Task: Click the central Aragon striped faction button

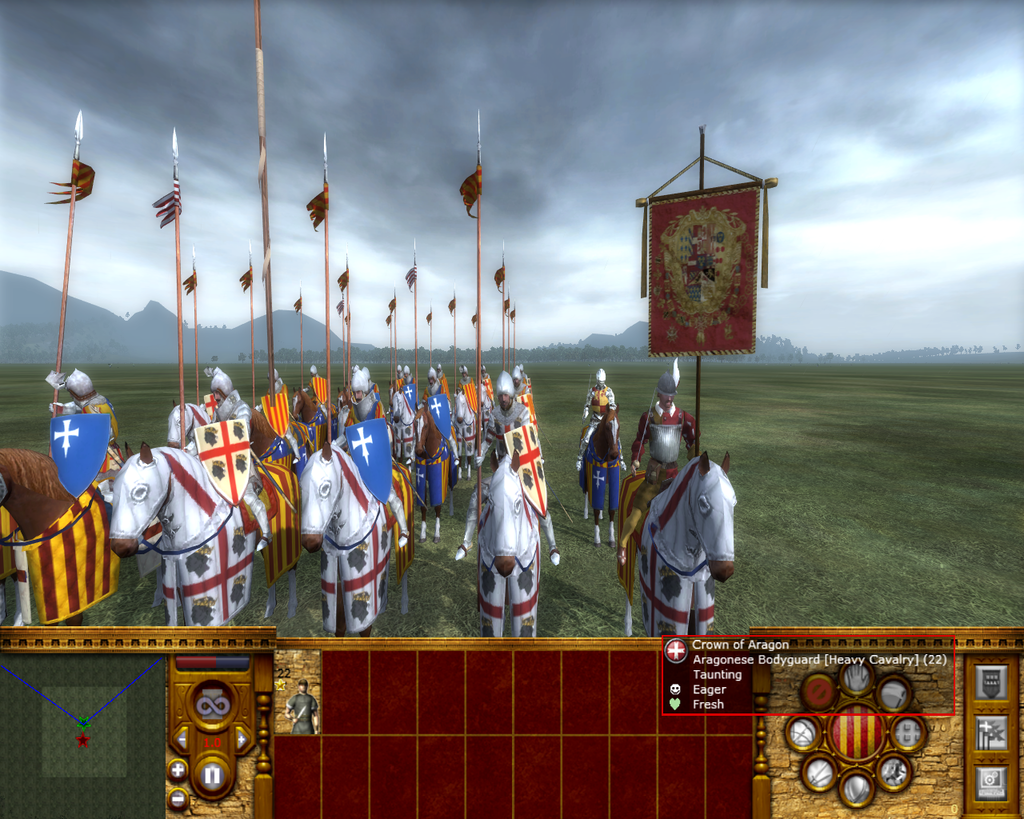Action: pos(856,732)
